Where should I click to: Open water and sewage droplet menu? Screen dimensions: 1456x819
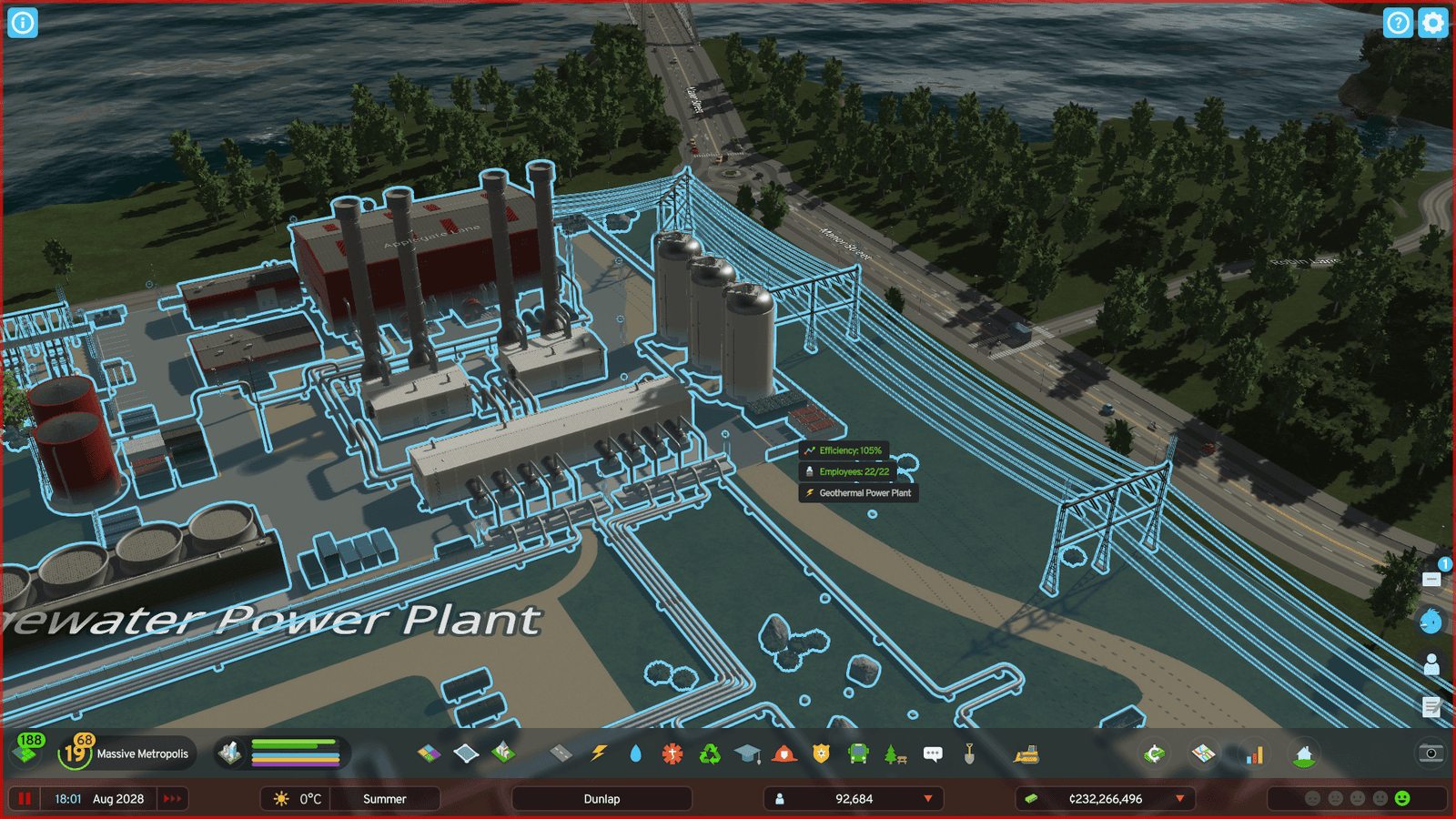pyautogui.click(x=635, y=753)
